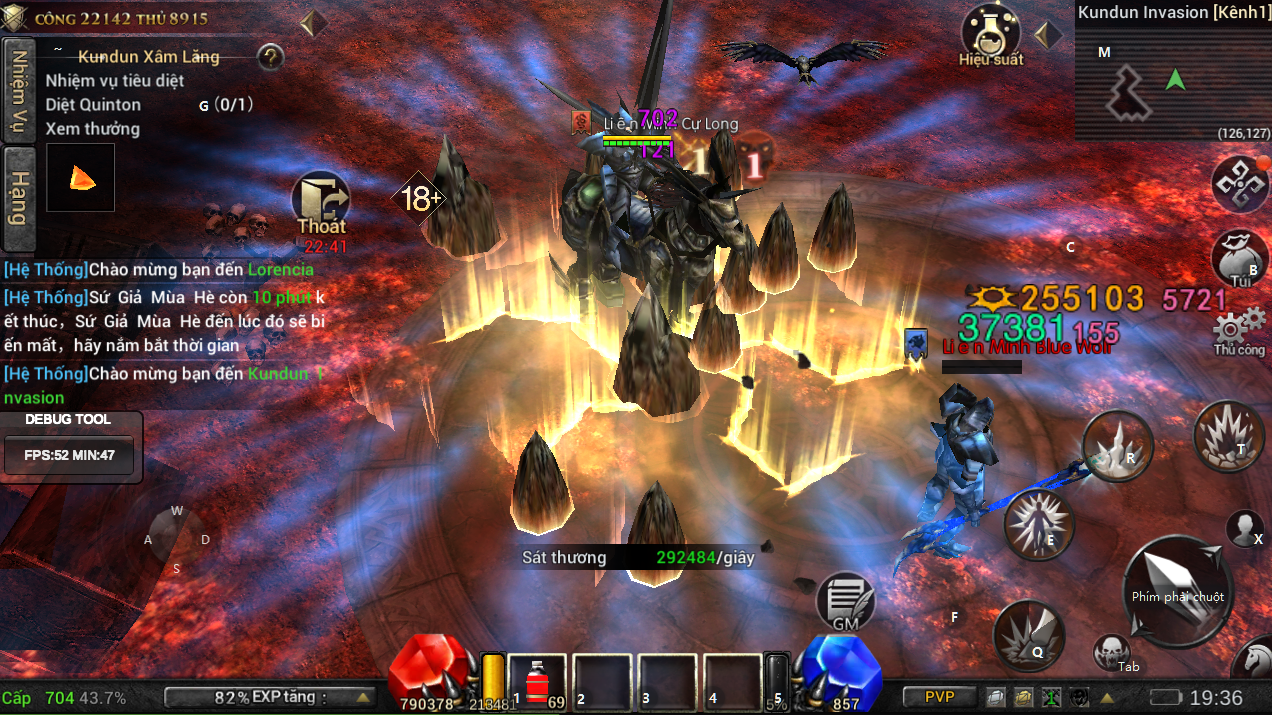This screenshot has height=715, width=1272.
Task: Open the knot emblem icon with red dot
Action: tap(1239, 183)
